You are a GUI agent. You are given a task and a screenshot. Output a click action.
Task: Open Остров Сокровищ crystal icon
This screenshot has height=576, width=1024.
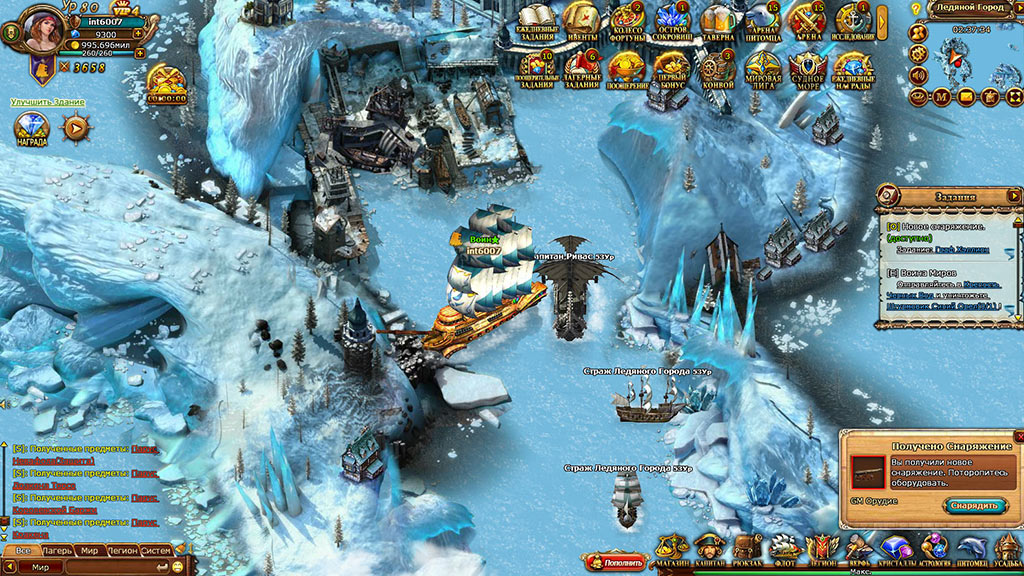672,20
